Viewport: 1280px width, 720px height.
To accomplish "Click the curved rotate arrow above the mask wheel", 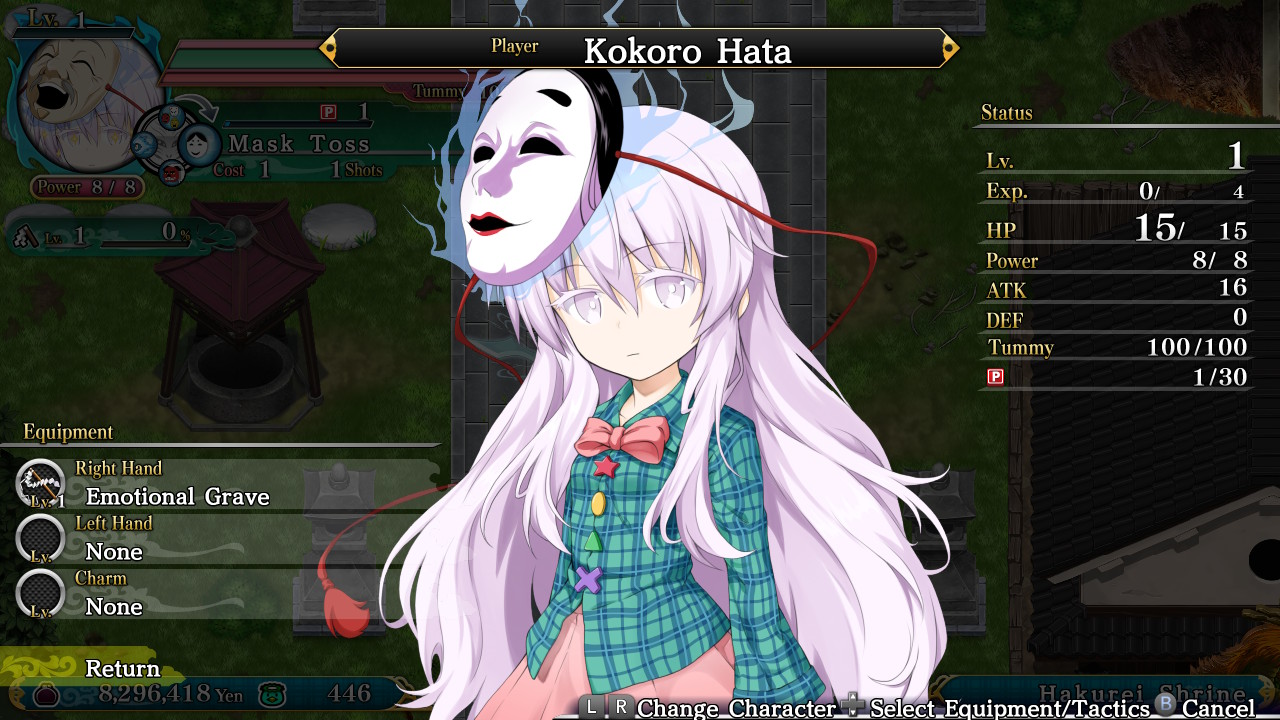I will tap(197, 103).
